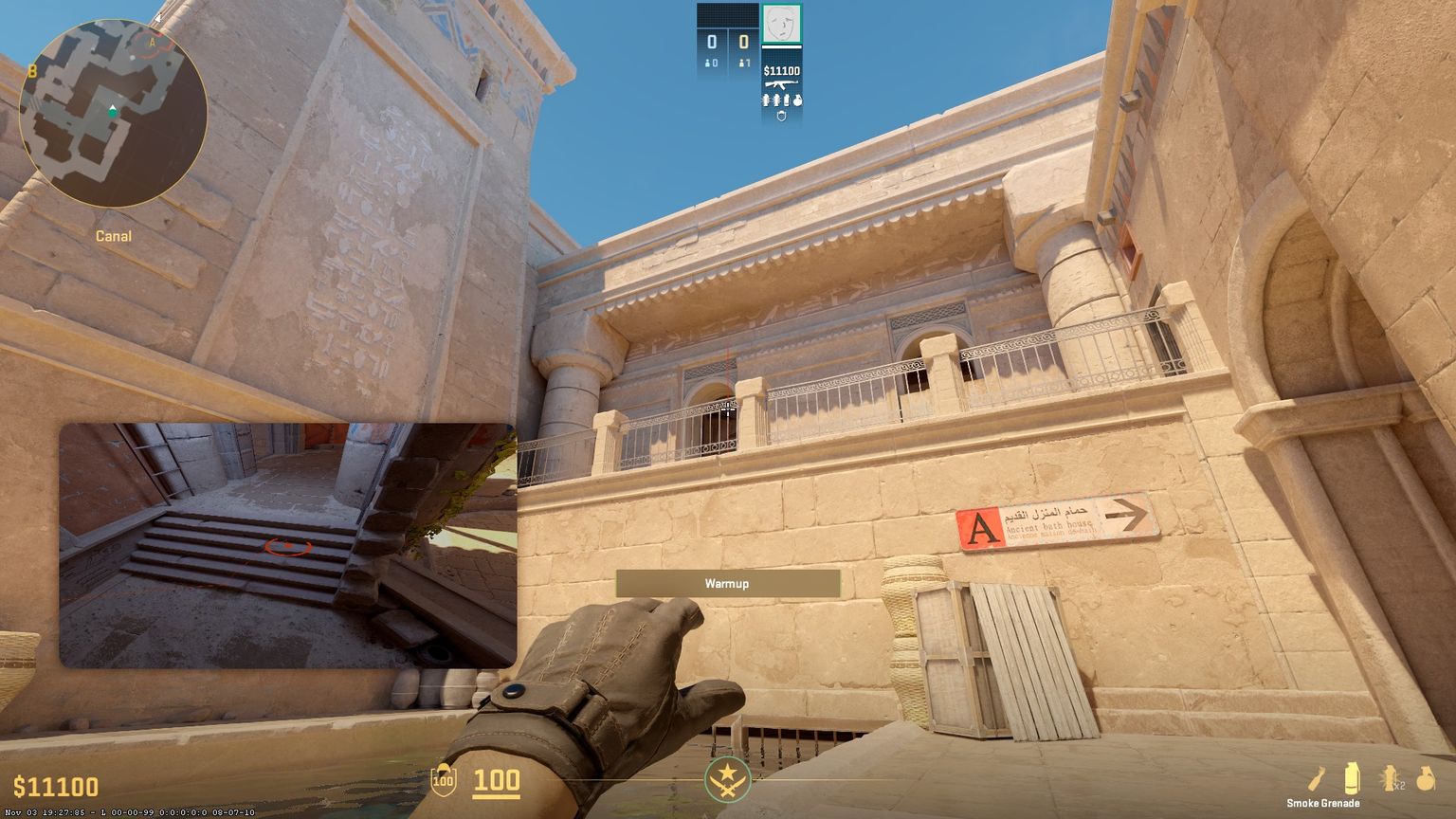This screenshot has height=819, width=1456.
Task: Click the AK-47 icon below the money counter
Action: [x=781, y=84]
